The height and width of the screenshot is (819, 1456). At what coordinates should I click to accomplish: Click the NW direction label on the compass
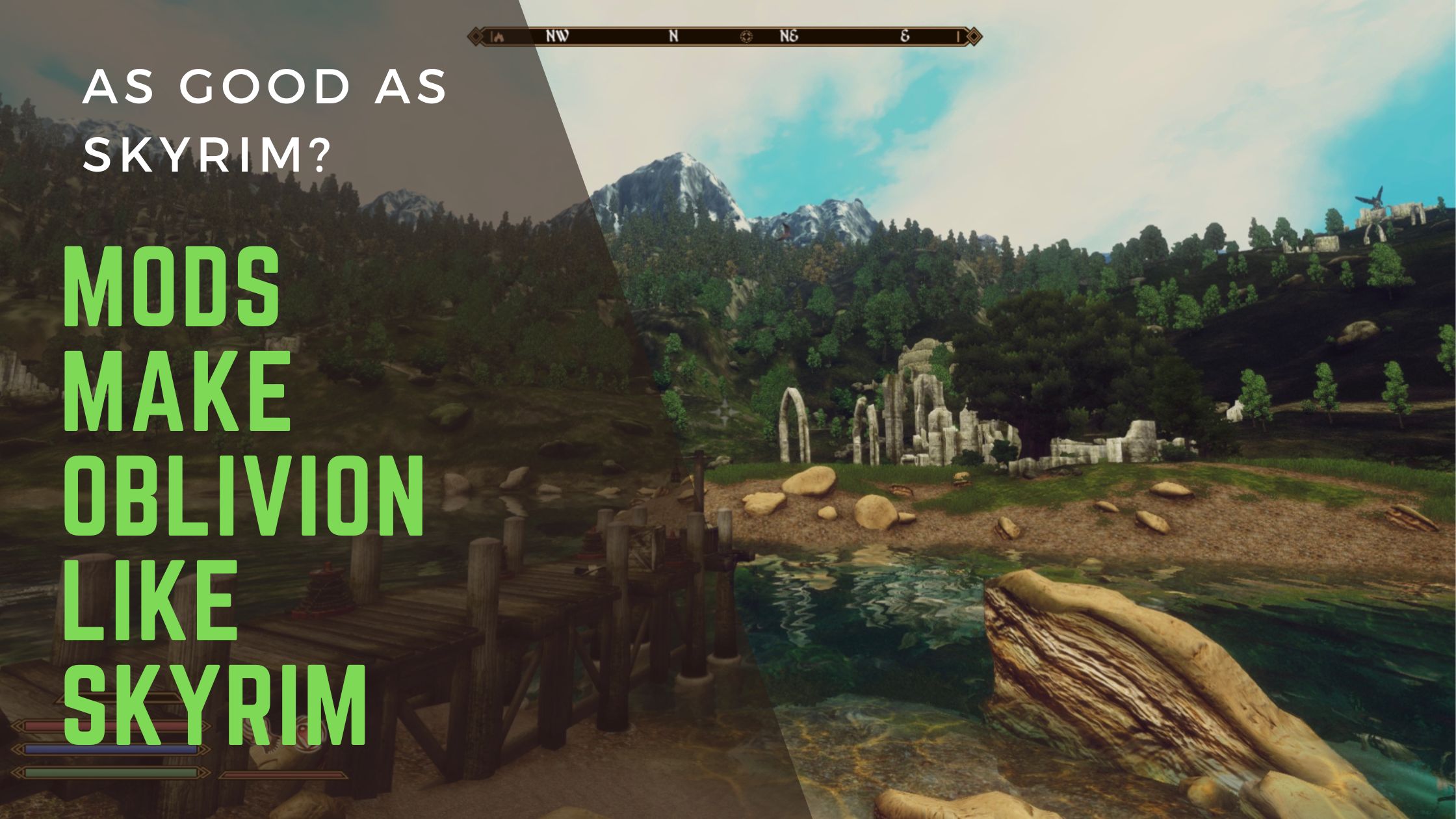(557, 37)
